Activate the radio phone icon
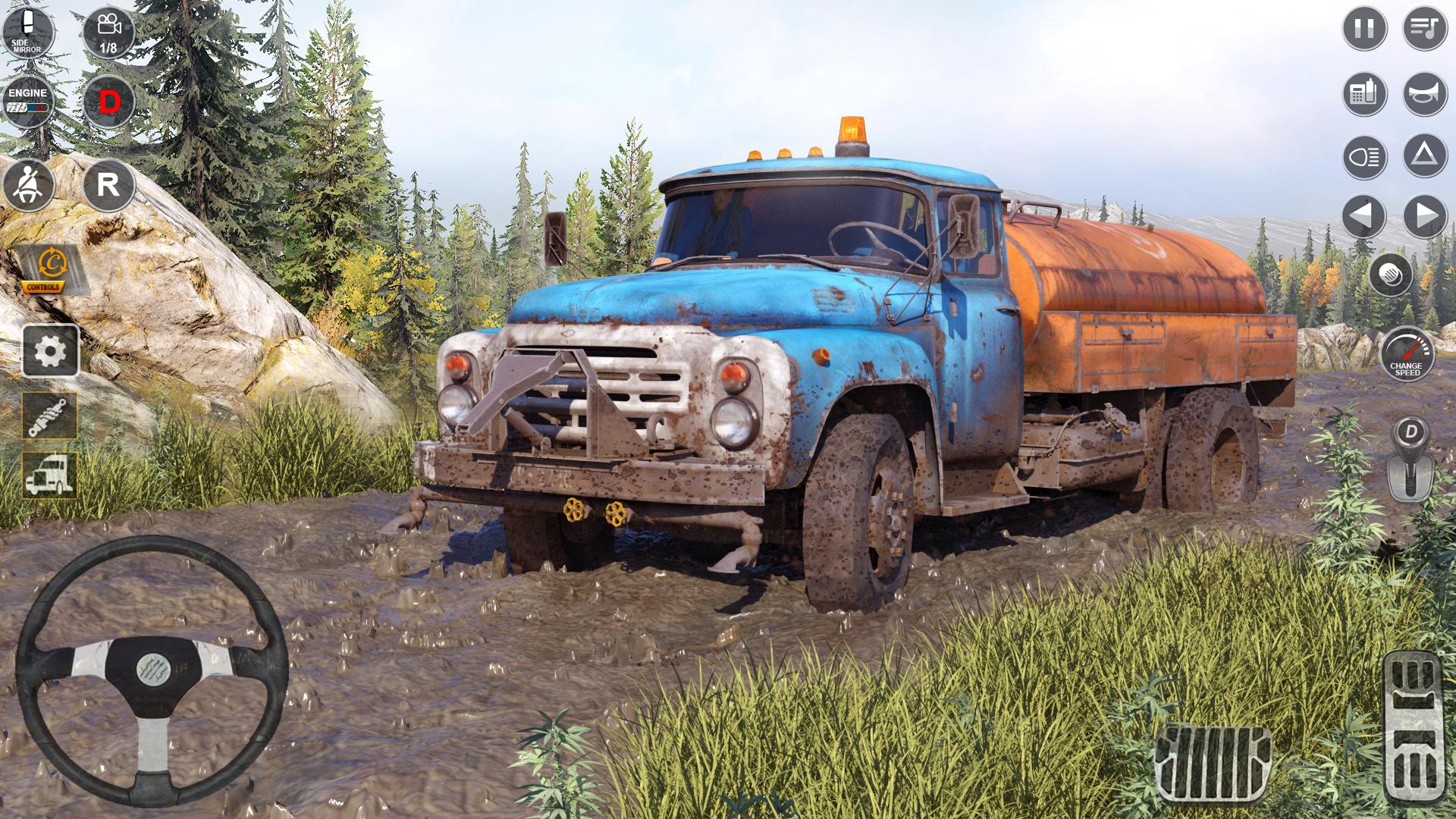This screenshot has width=1456, height=819. point(1364,94)
